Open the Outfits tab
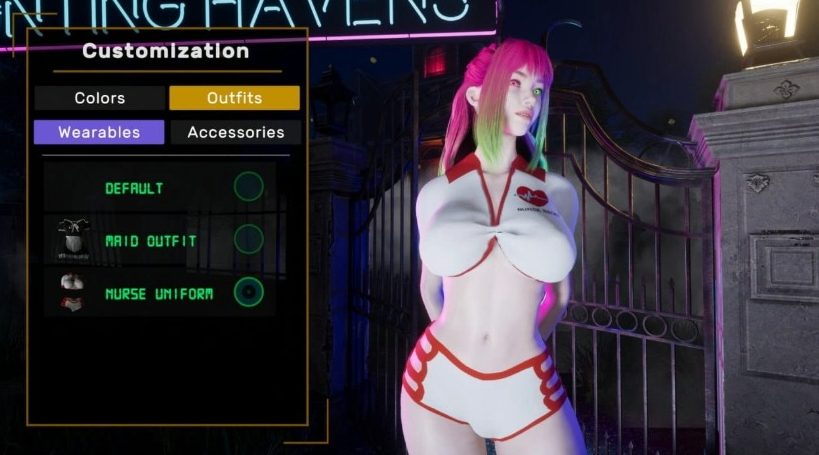Screen dimensions: 819x455 tap(234, 98)
